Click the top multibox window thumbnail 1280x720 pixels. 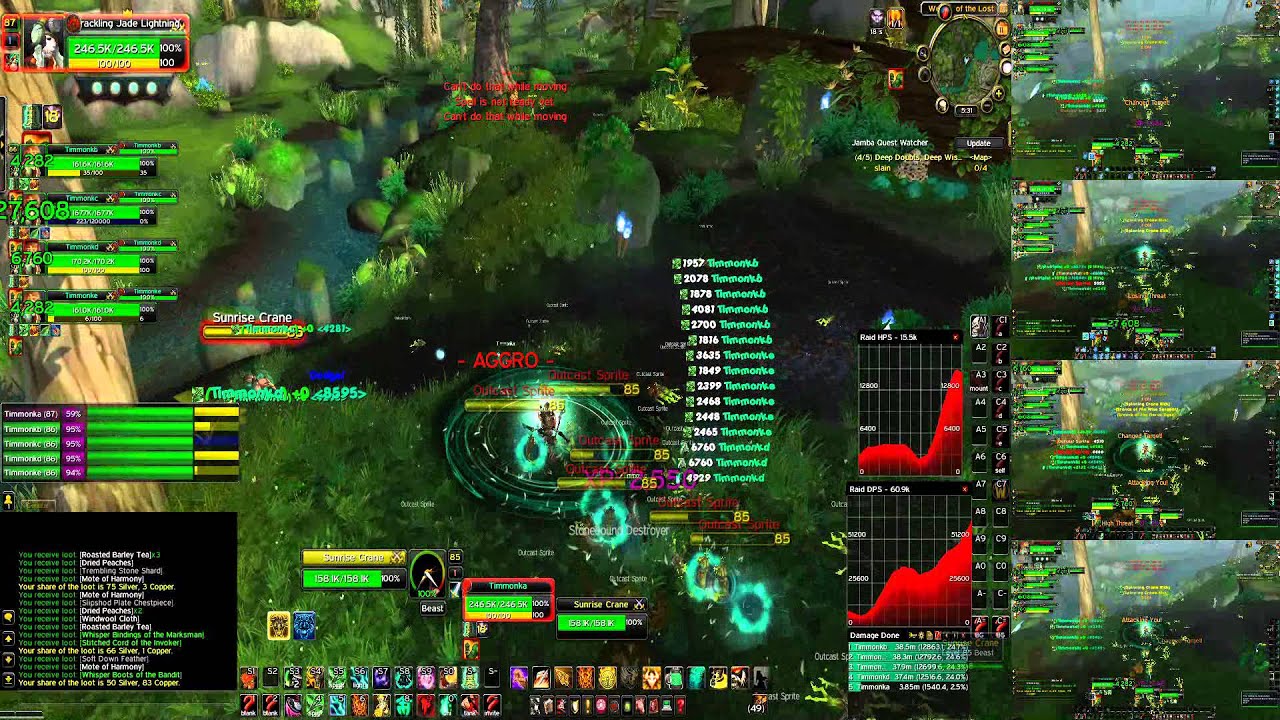(1145, 88)
